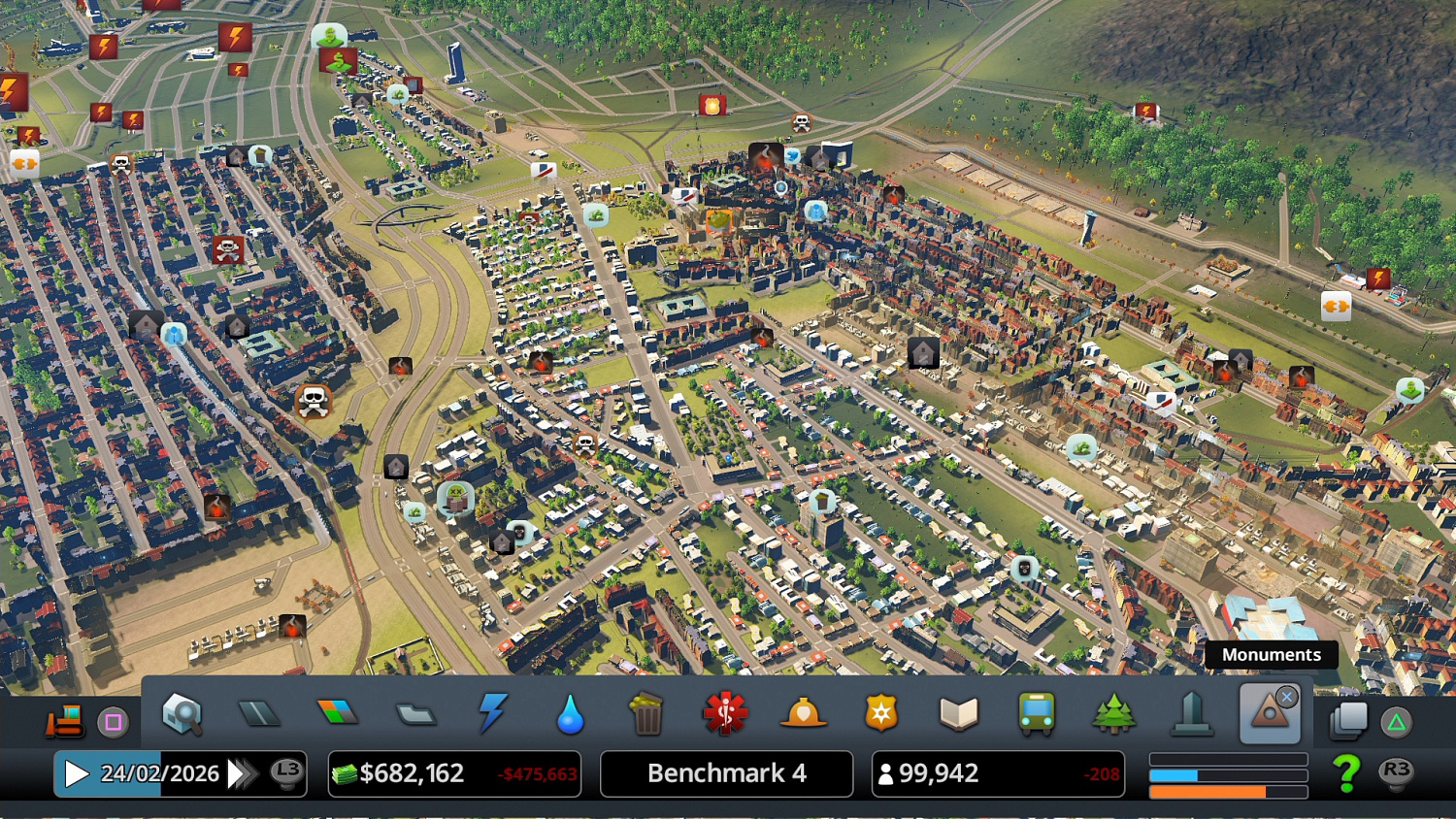Open the Garbage trash can category
The height and width of the screenshot is (819, 1456).
(x=646, y=714)
